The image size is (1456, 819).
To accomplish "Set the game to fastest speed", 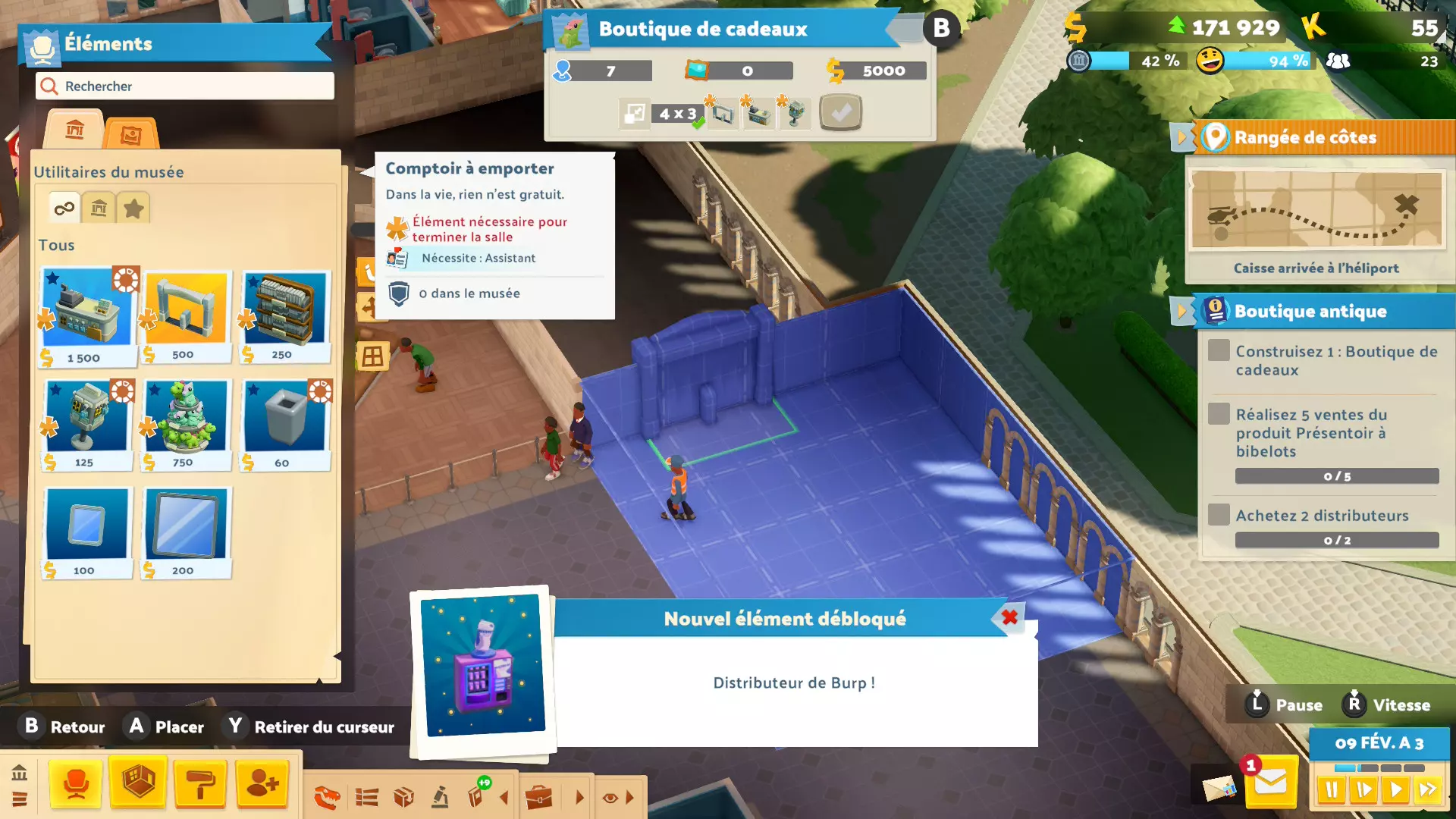I will 1428,790.
